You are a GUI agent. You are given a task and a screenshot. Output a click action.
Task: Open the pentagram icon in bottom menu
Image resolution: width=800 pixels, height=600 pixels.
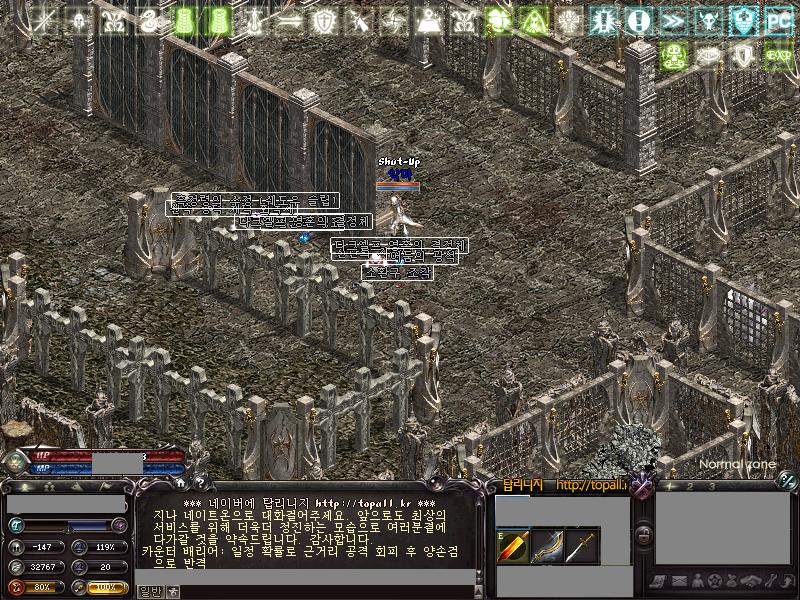(714, 581)
